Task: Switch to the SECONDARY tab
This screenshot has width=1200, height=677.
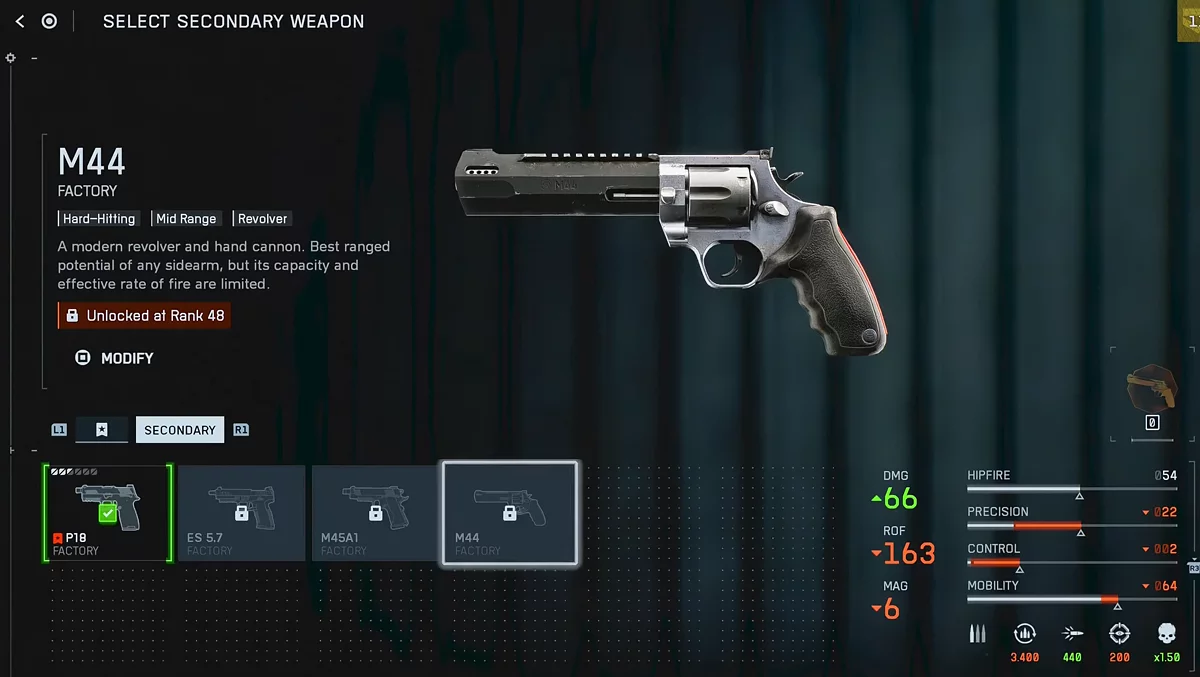Action: point(180,430)
